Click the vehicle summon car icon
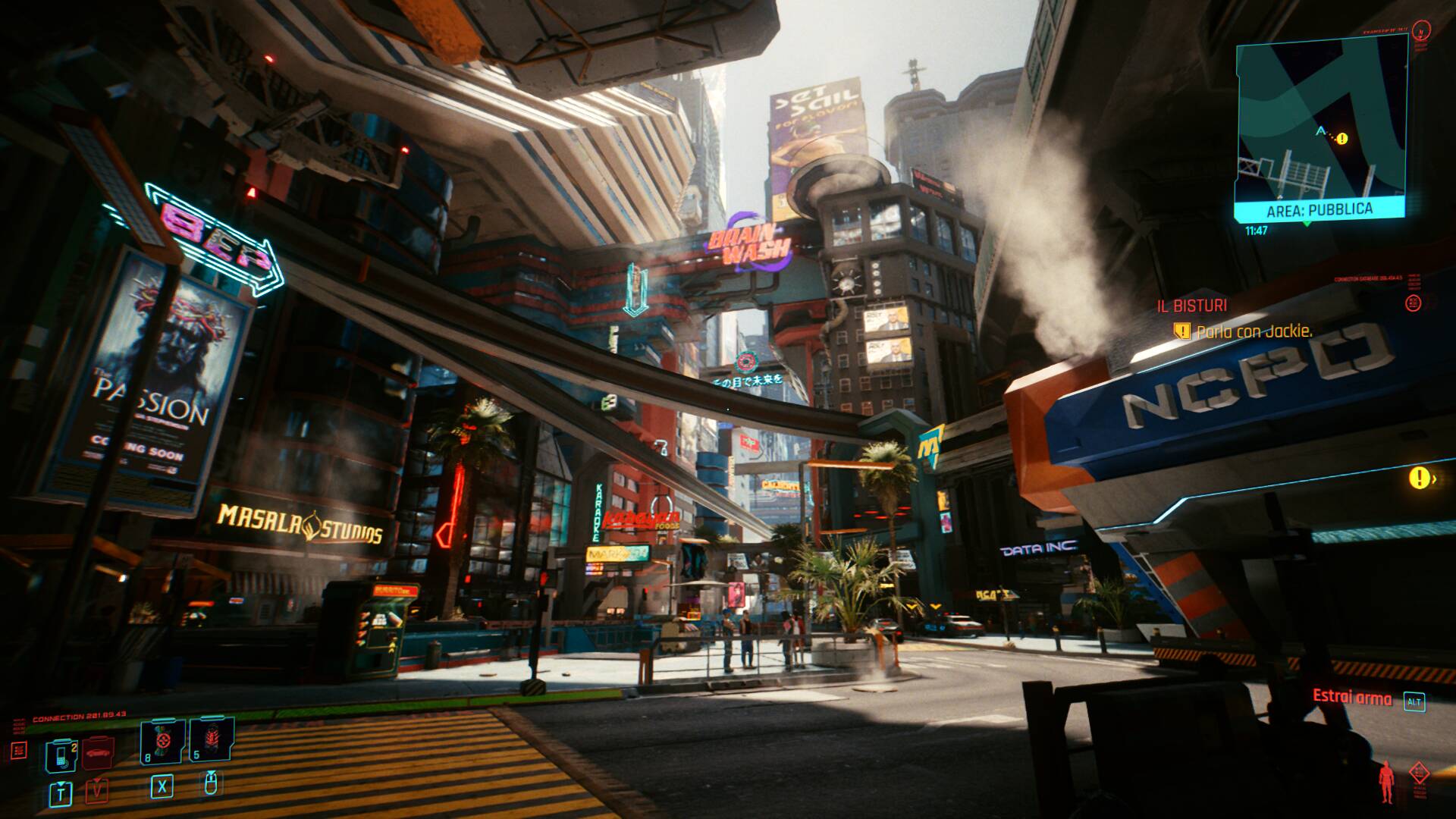The image size is (1456, 819). point(97,754)
